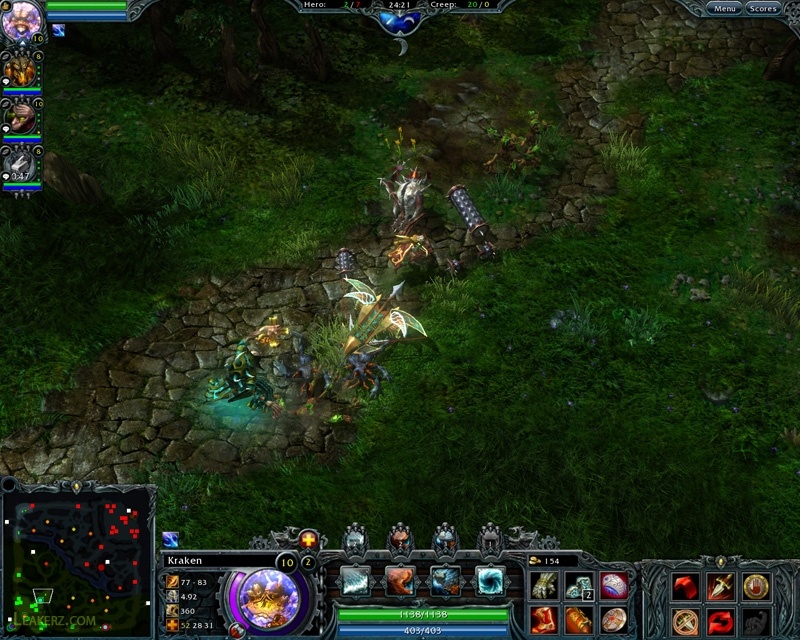Activate Kraken's third ability icon

[x=445, y=580]
